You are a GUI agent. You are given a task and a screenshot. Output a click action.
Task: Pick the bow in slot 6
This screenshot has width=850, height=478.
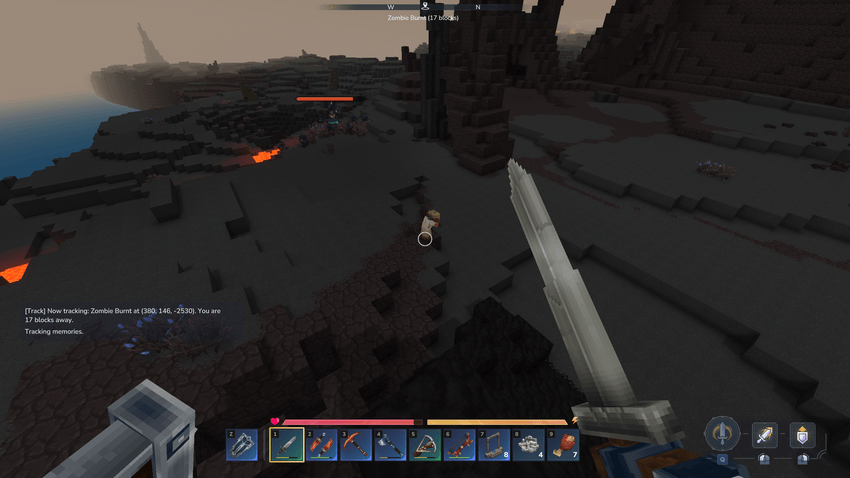point(459,444)
